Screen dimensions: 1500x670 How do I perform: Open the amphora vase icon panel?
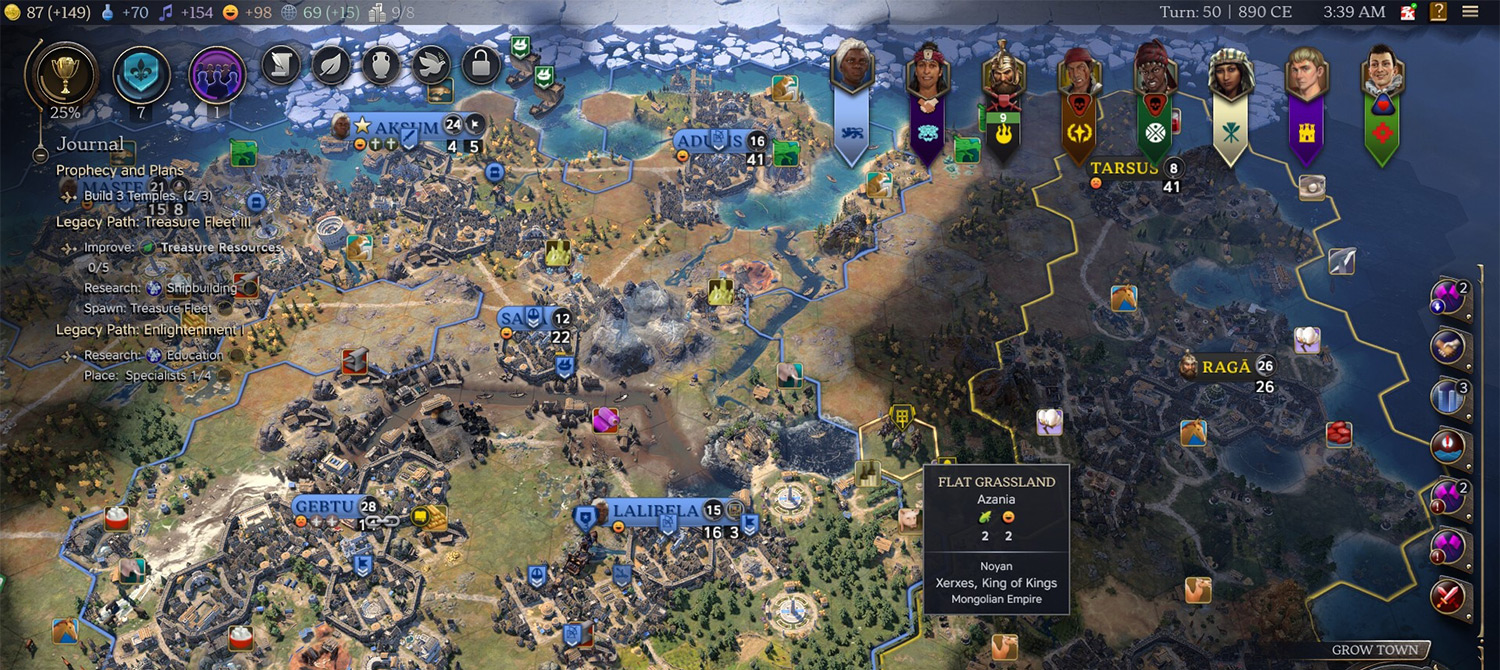click(381, 65)
